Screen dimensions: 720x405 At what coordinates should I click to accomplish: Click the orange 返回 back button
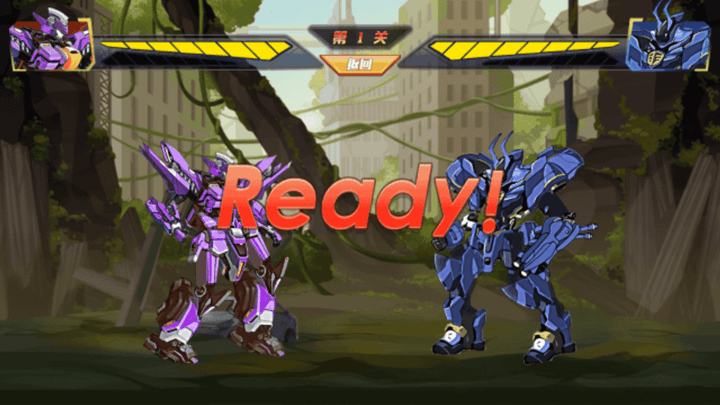[x=360, y=63]
